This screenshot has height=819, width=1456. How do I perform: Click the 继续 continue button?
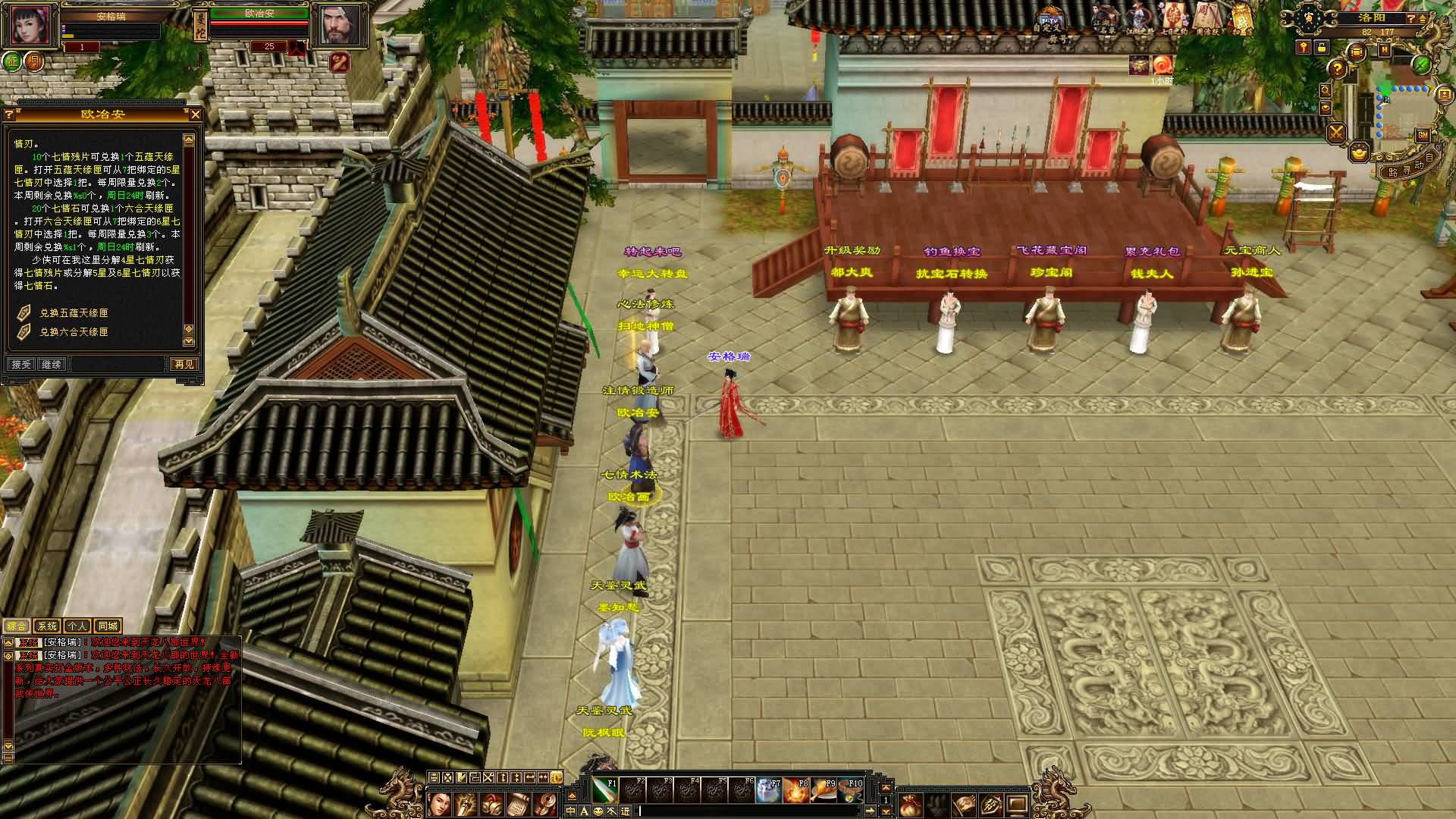coord(52,364)
